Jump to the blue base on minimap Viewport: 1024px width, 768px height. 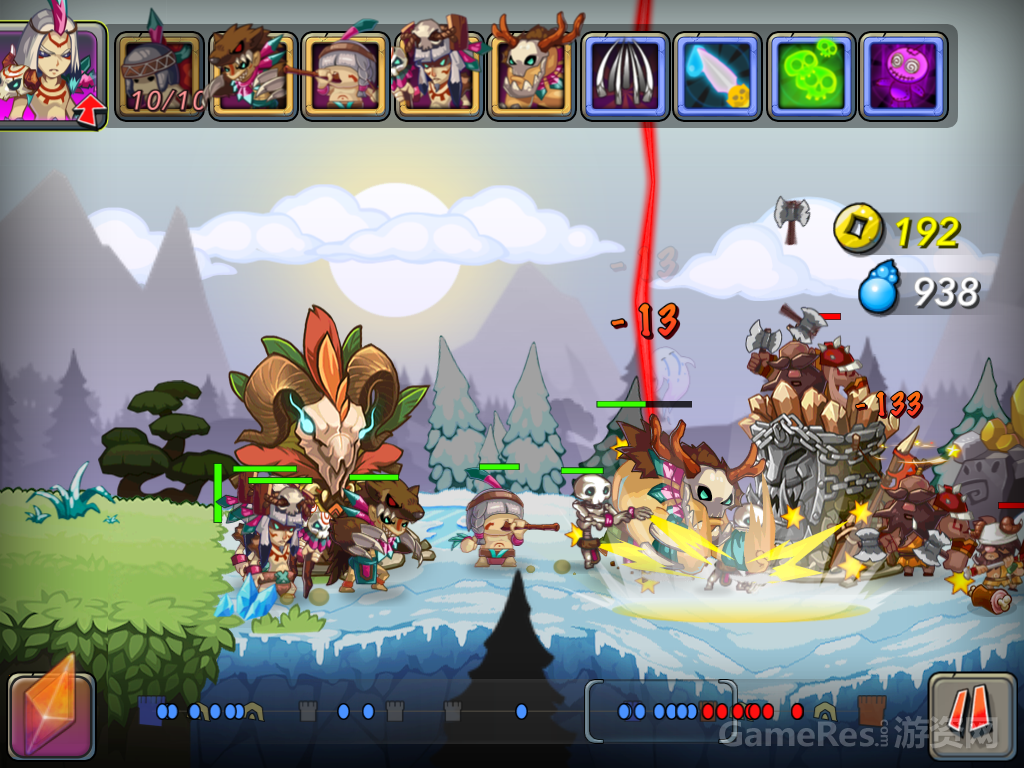[150, 711]
